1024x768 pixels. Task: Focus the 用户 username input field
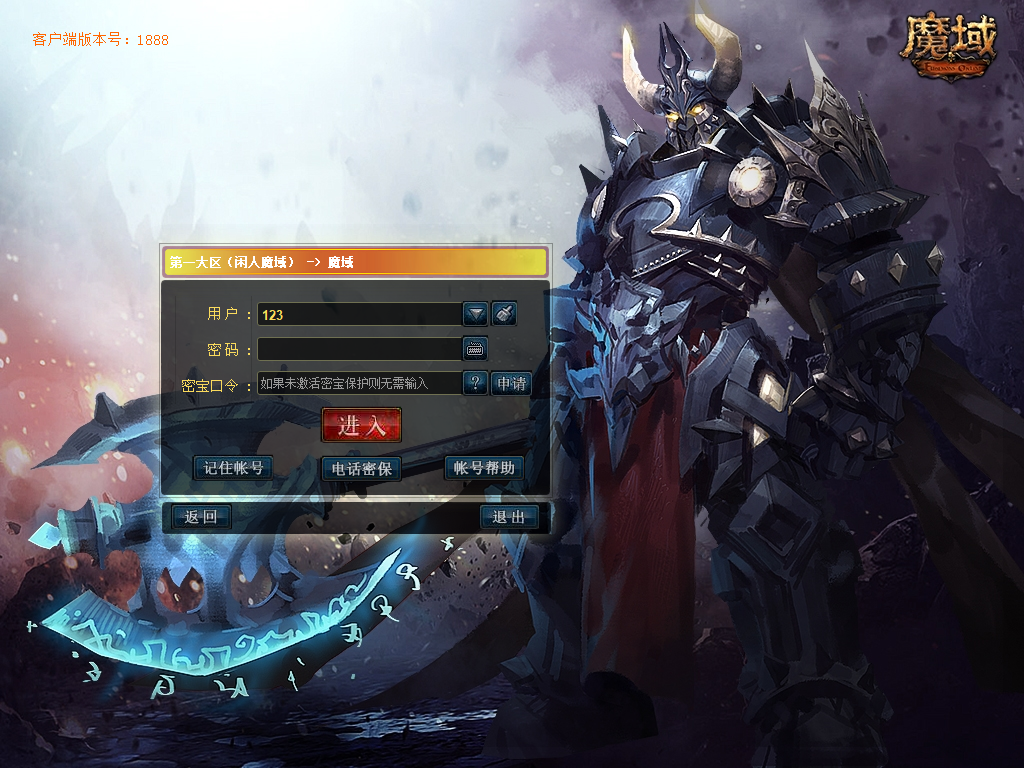tap(358, 315)
